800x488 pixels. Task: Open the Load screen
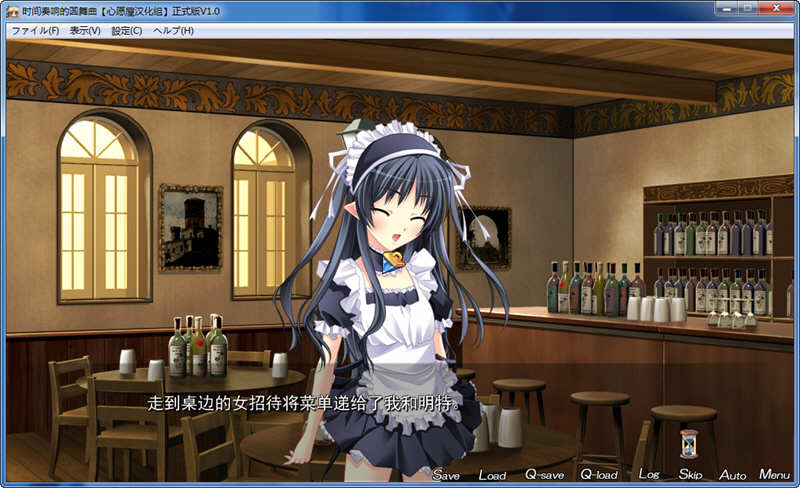492,475
